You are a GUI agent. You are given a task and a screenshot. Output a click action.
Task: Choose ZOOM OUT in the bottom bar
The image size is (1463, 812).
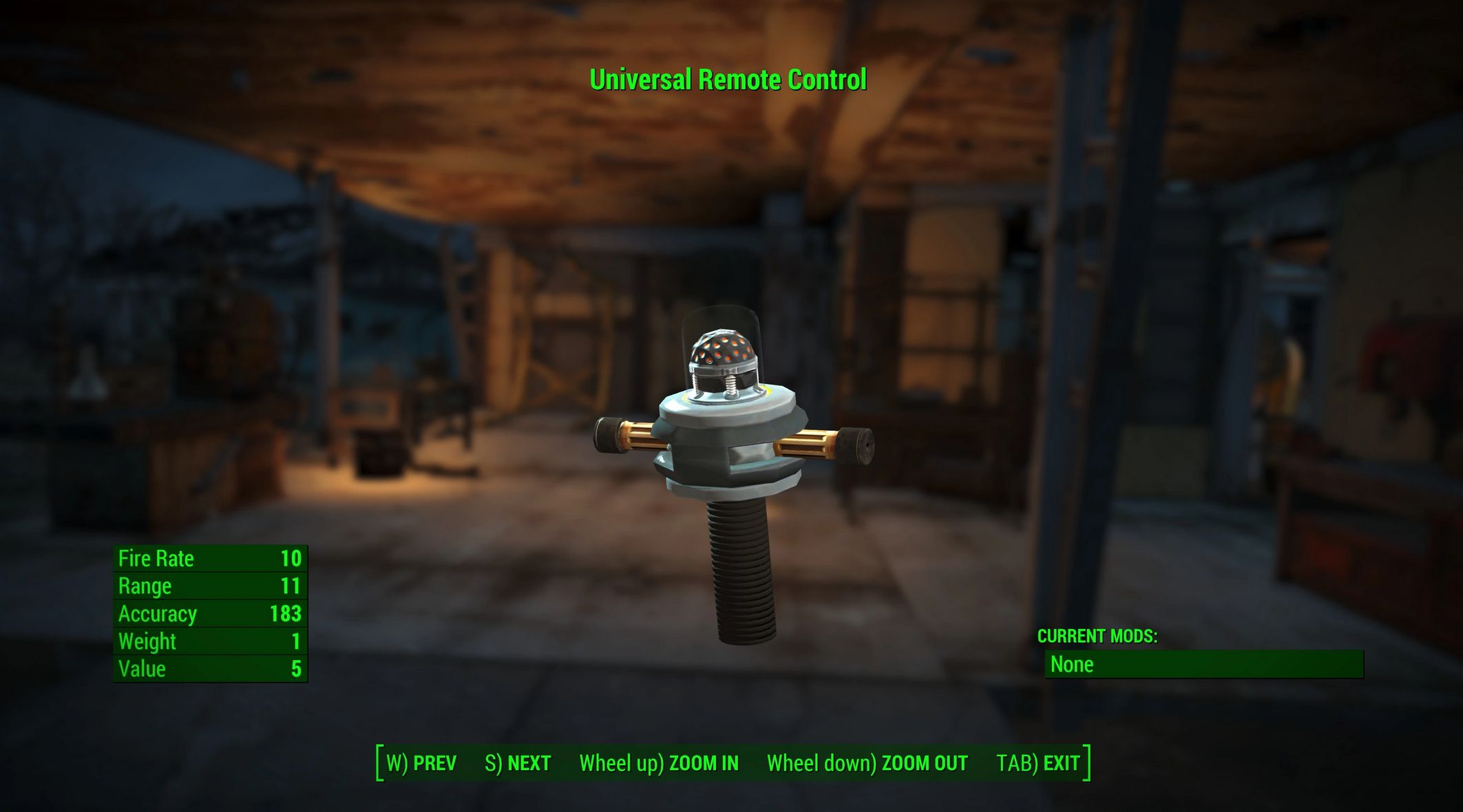(x=867, y=763)
